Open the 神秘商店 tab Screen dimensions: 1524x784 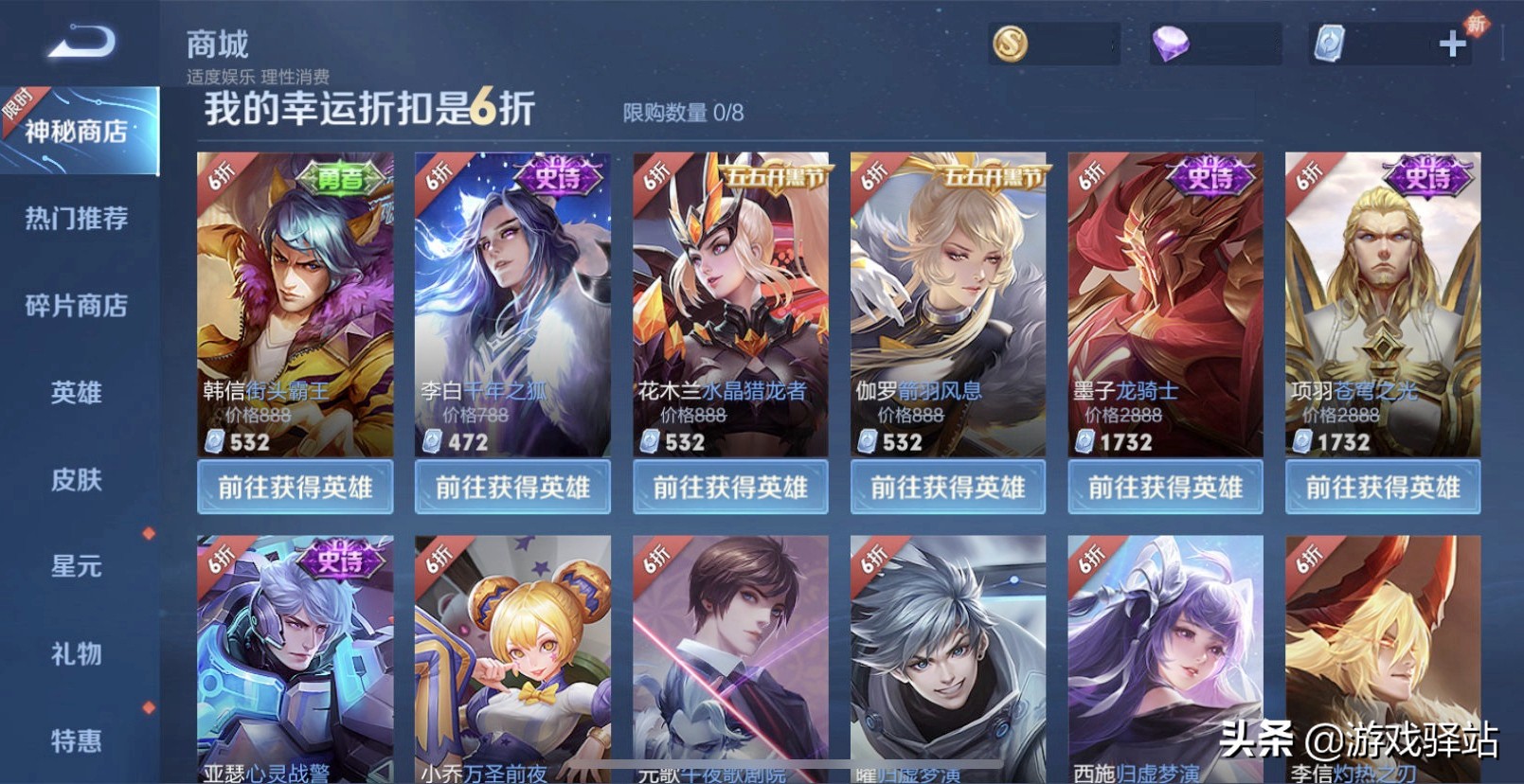point(78,131)
